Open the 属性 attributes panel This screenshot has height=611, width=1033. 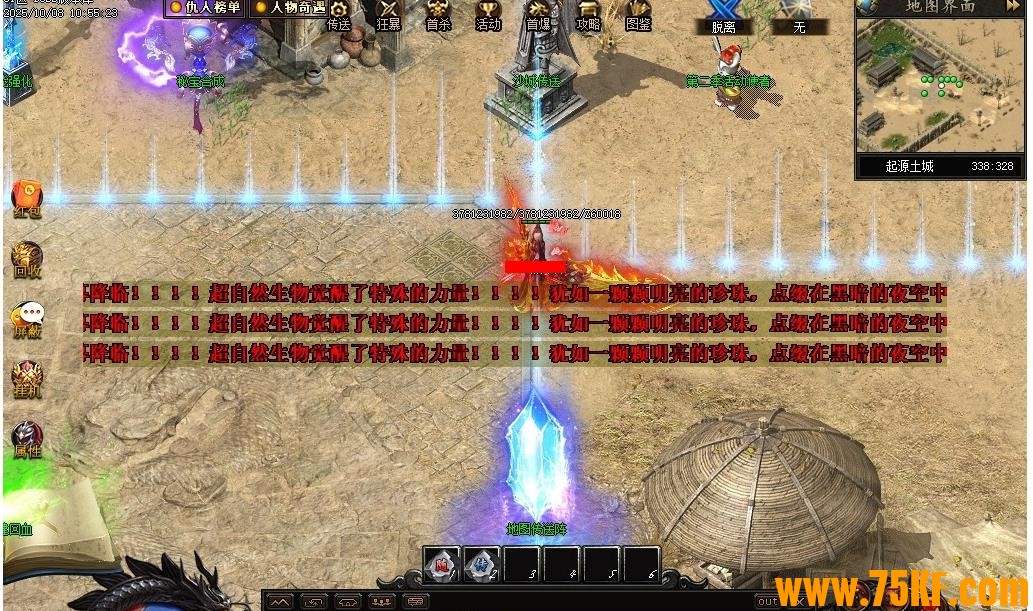pos(27,438)
